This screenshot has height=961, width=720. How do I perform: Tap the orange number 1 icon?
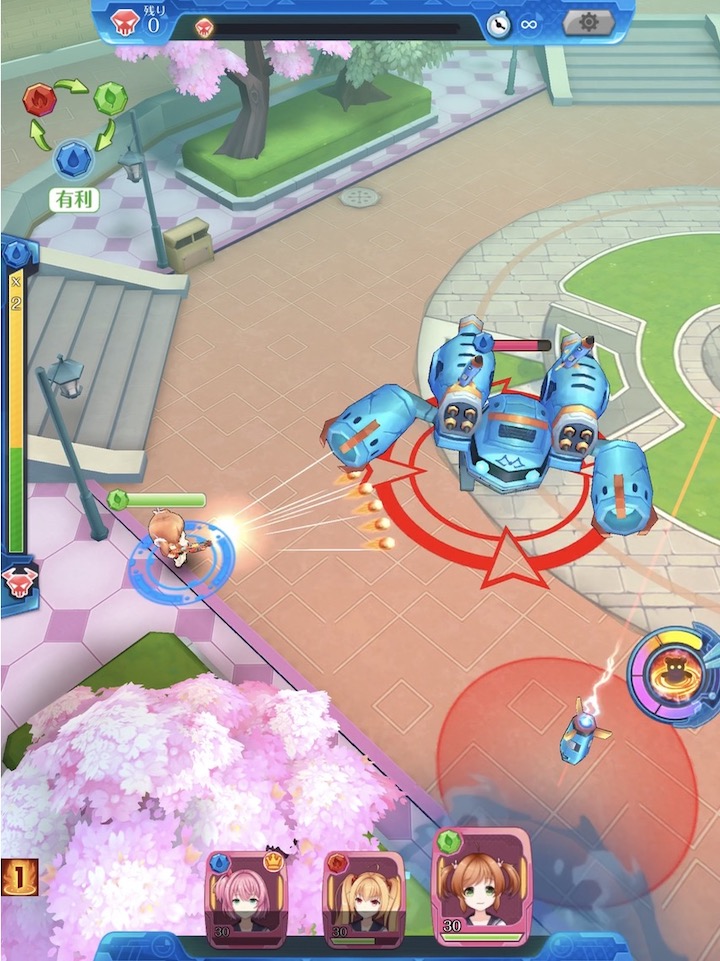pos(19,876)
